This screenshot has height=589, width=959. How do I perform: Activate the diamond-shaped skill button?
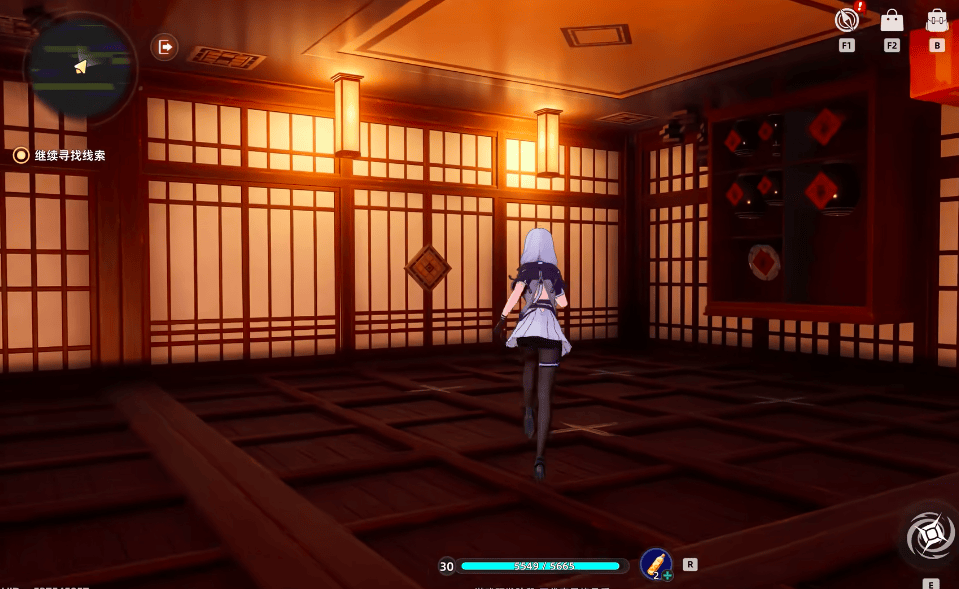930,538
